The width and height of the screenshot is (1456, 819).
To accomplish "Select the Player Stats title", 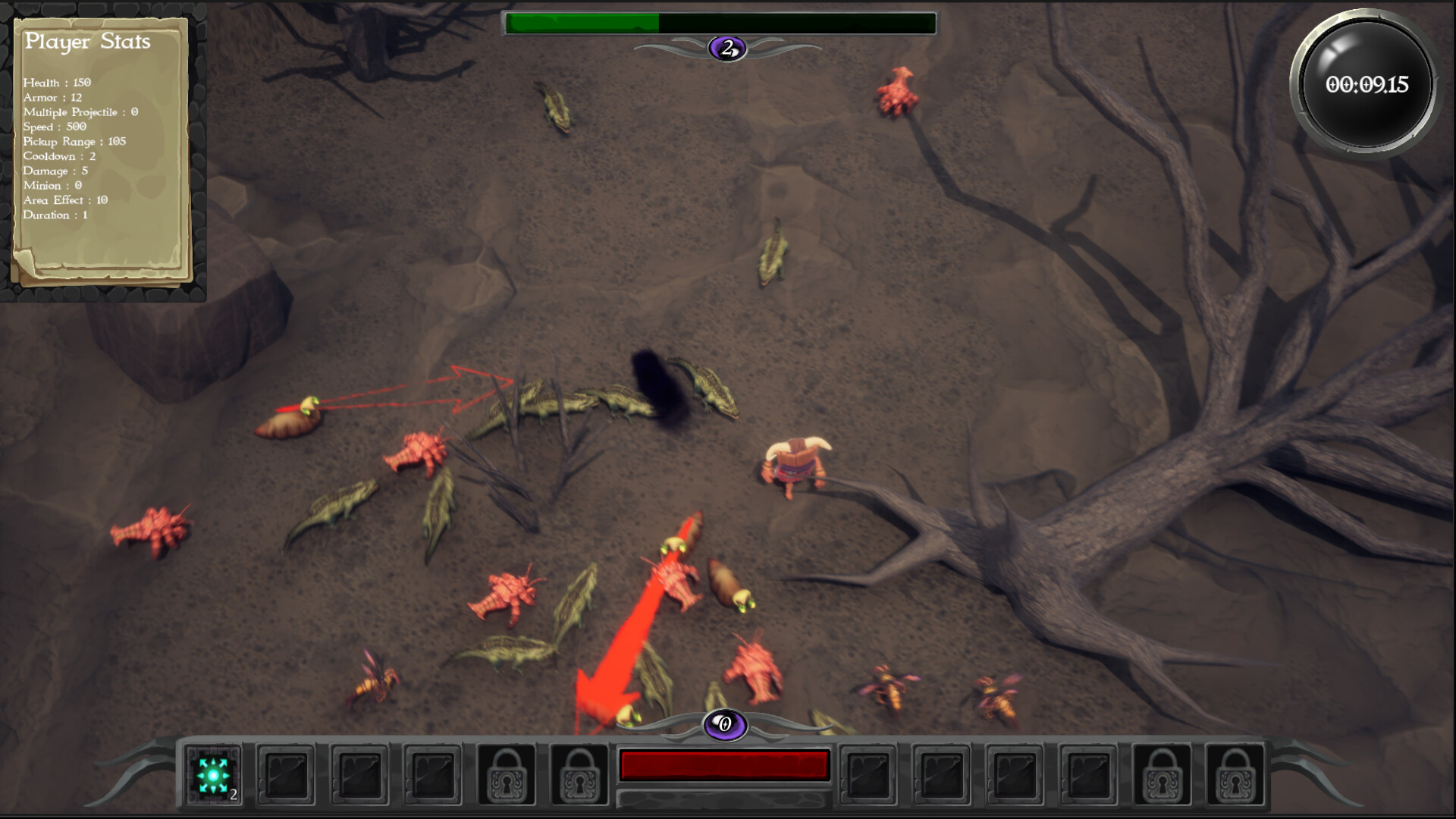I will (89, 42).
